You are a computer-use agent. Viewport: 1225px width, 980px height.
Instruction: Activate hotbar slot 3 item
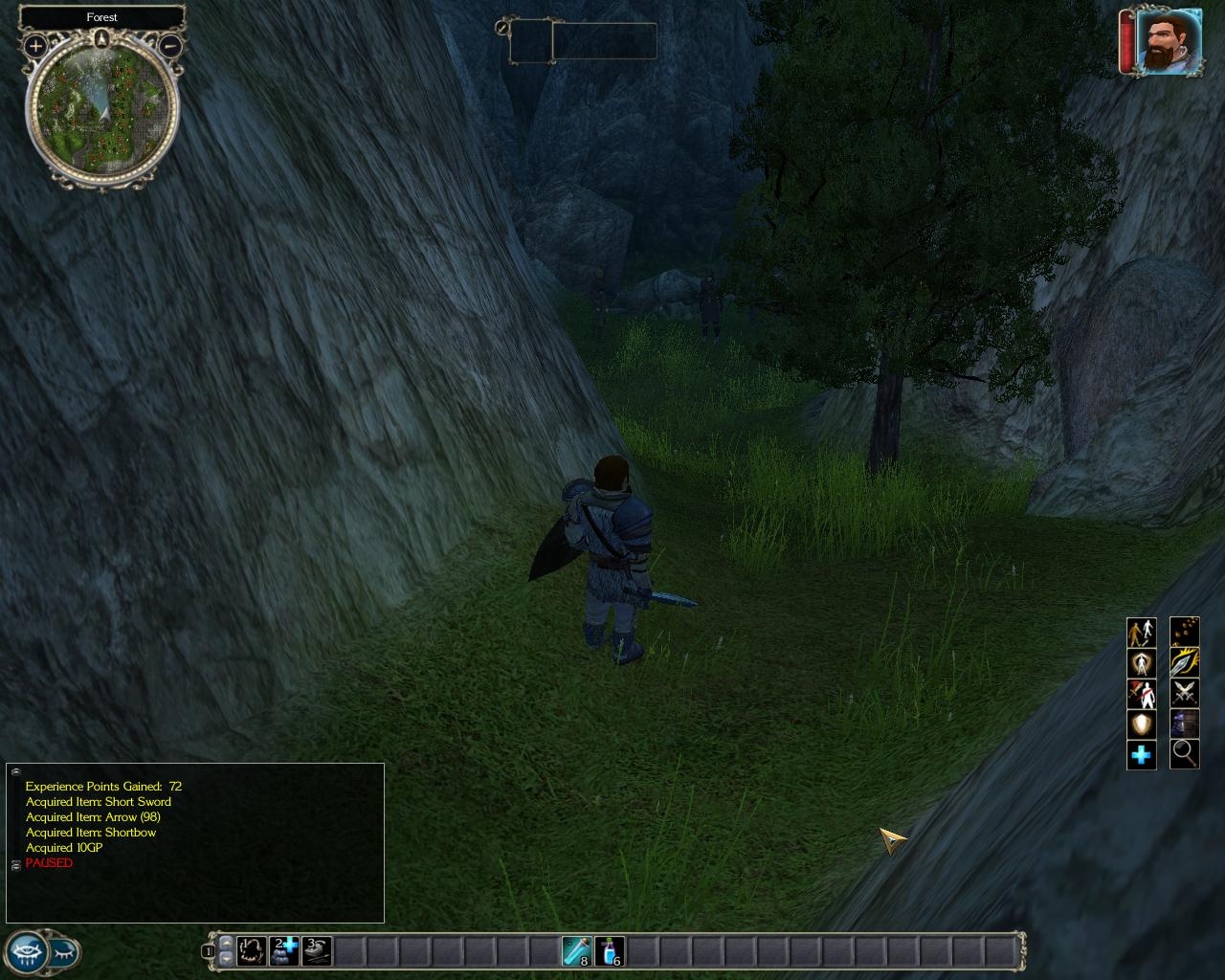(318, 950)
